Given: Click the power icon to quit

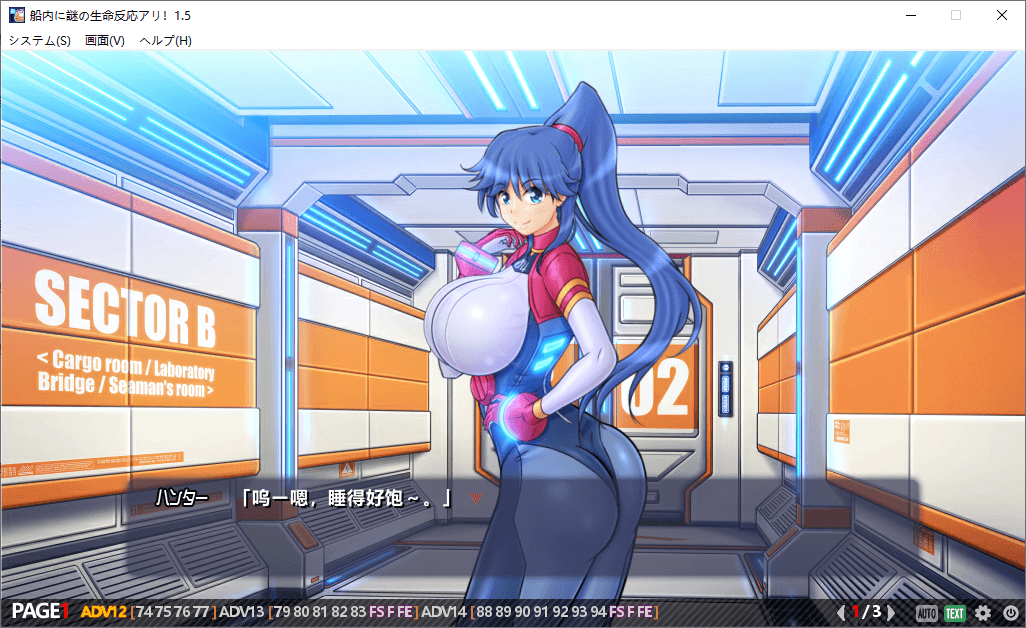Looking at the screenshot, I should 1010,612.
